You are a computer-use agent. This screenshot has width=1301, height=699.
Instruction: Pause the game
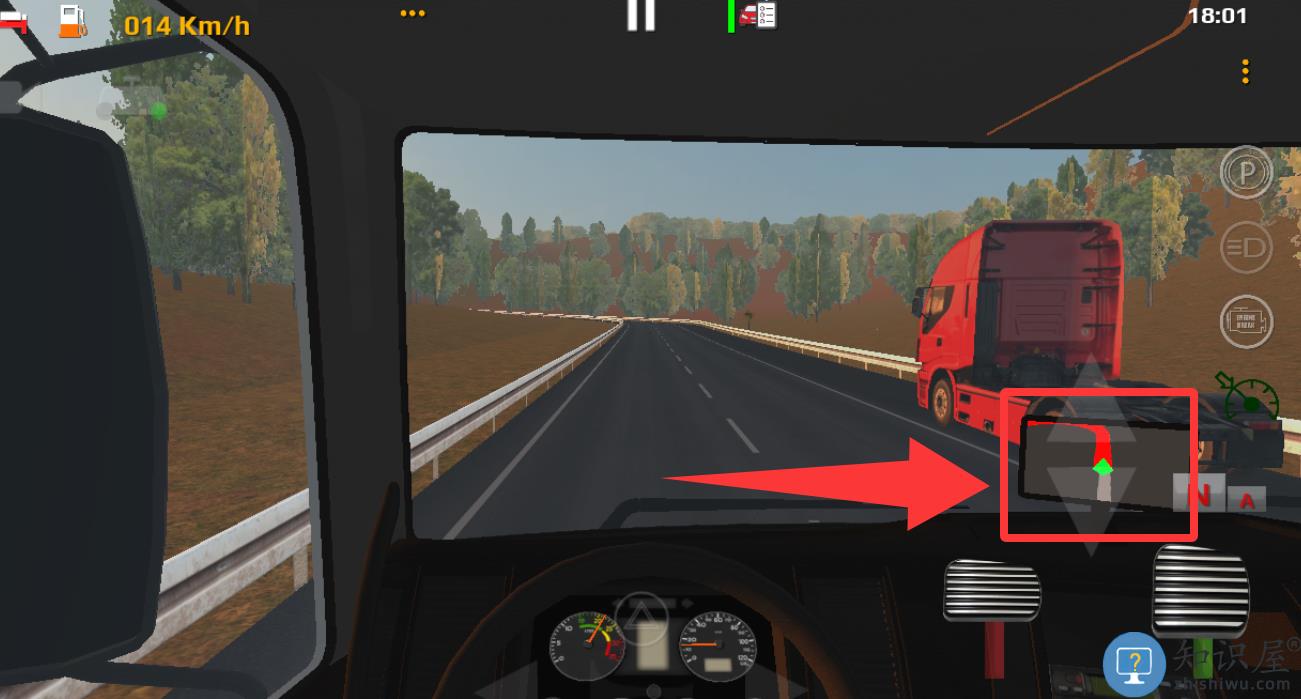pos(640,14)
